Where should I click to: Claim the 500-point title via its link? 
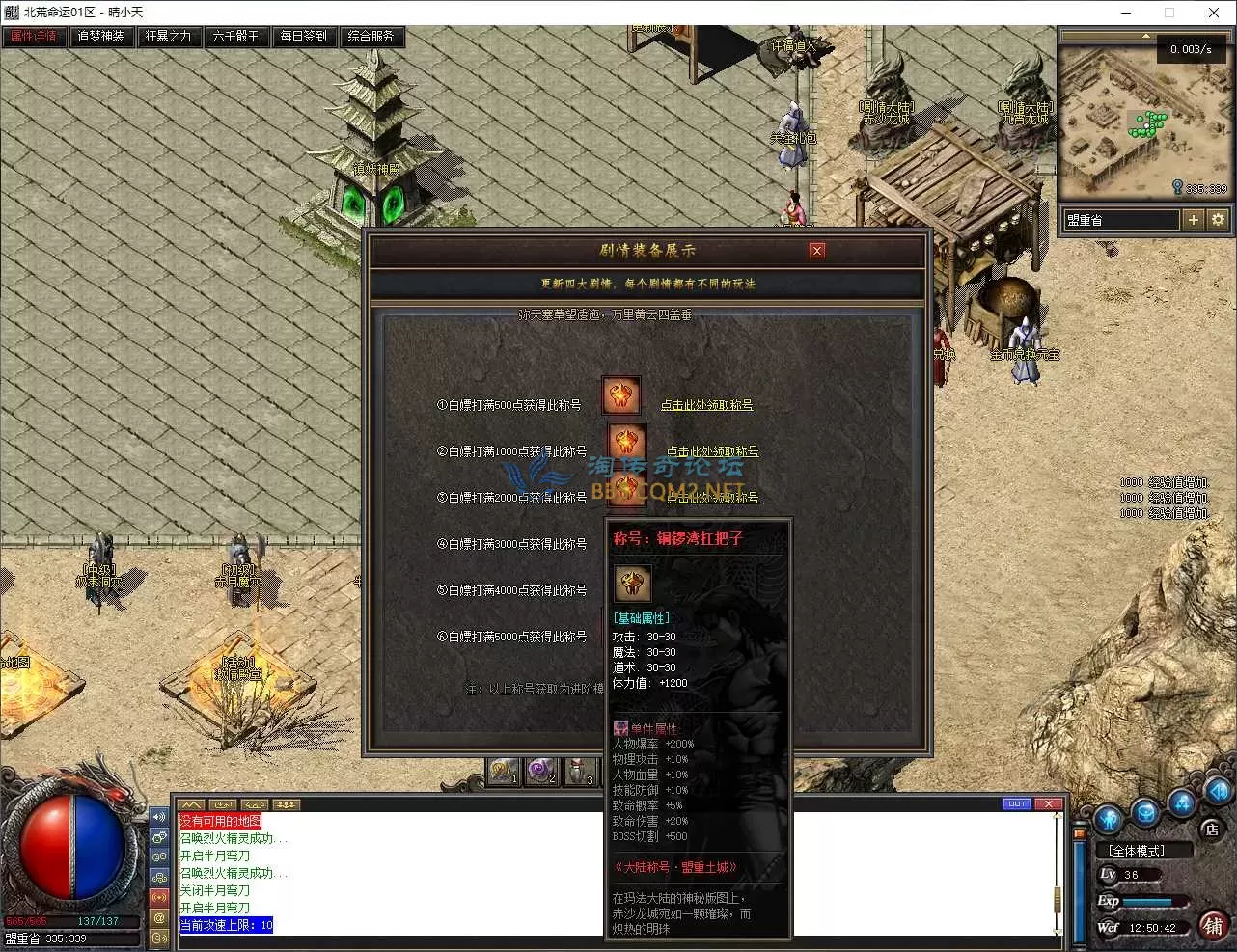pyautogui.click(x=706, y=405)
